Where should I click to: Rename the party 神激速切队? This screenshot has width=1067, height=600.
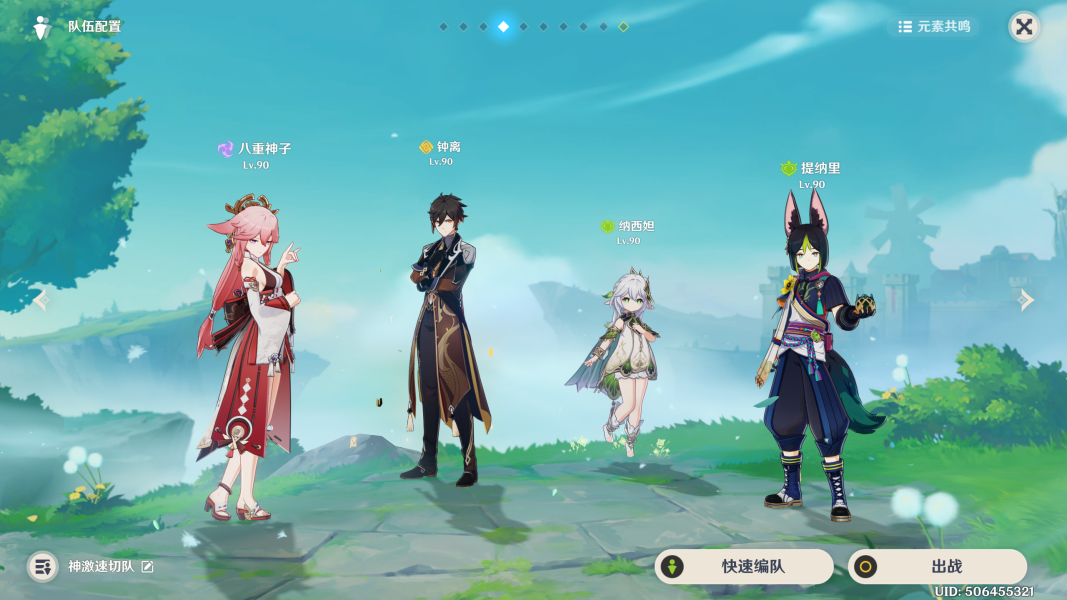pyautogui.click(x=148, y=567)
